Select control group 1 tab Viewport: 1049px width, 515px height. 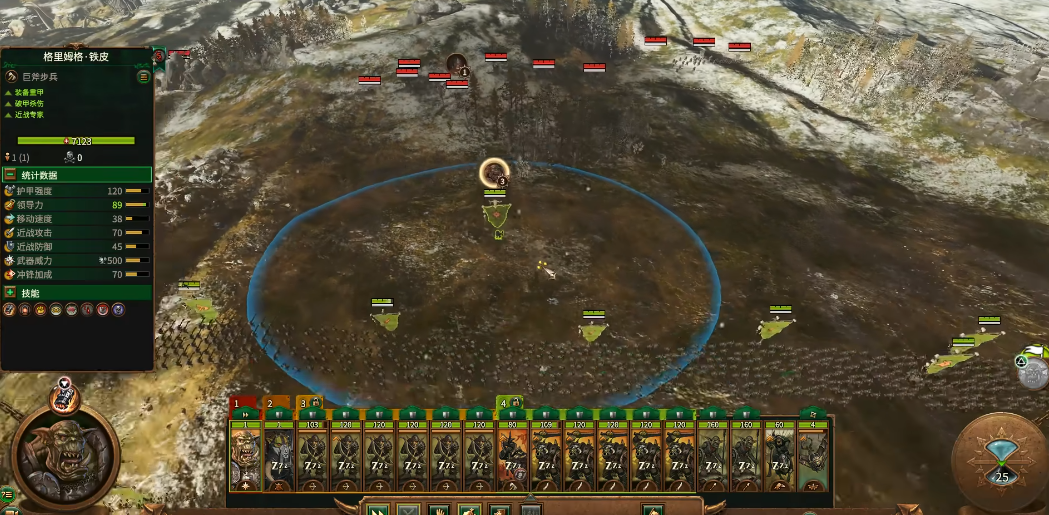pos(238,404)
